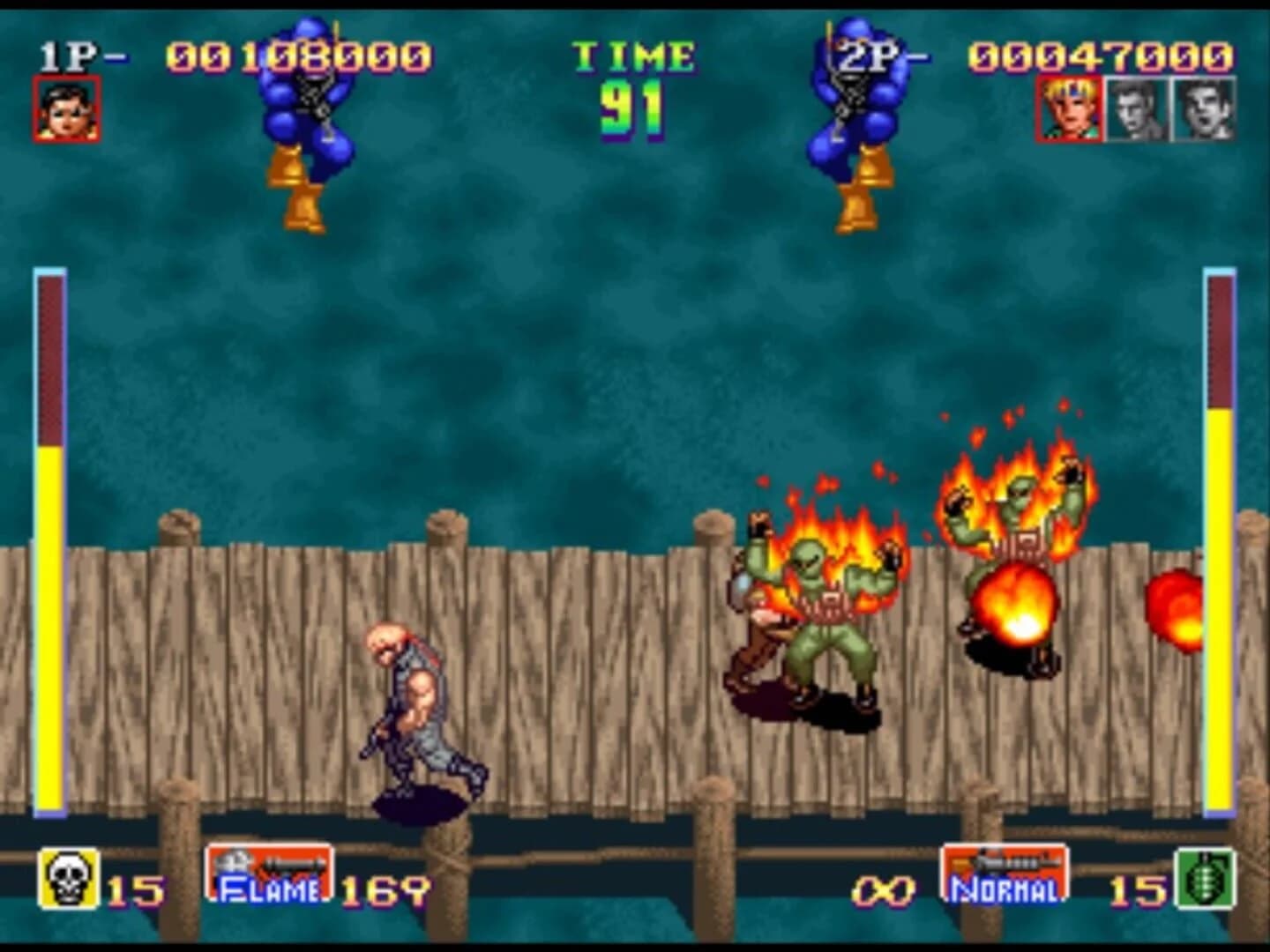Screen dimensions: 1270x952
Task: Select the second grayed-out teammate portrait
Action: click(1201, 109)
